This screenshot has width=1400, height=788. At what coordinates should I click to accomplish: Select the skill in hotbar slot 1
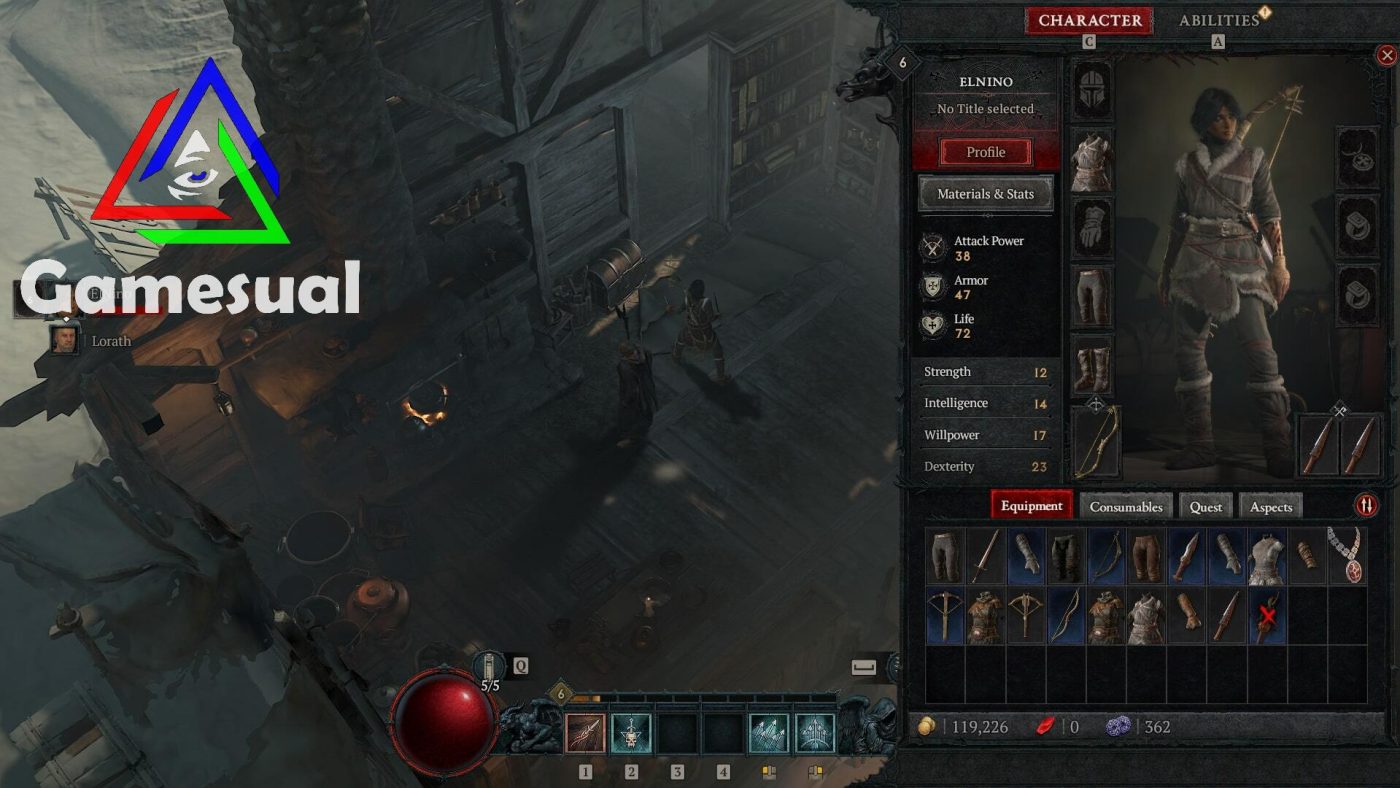[x=585, y=735]
